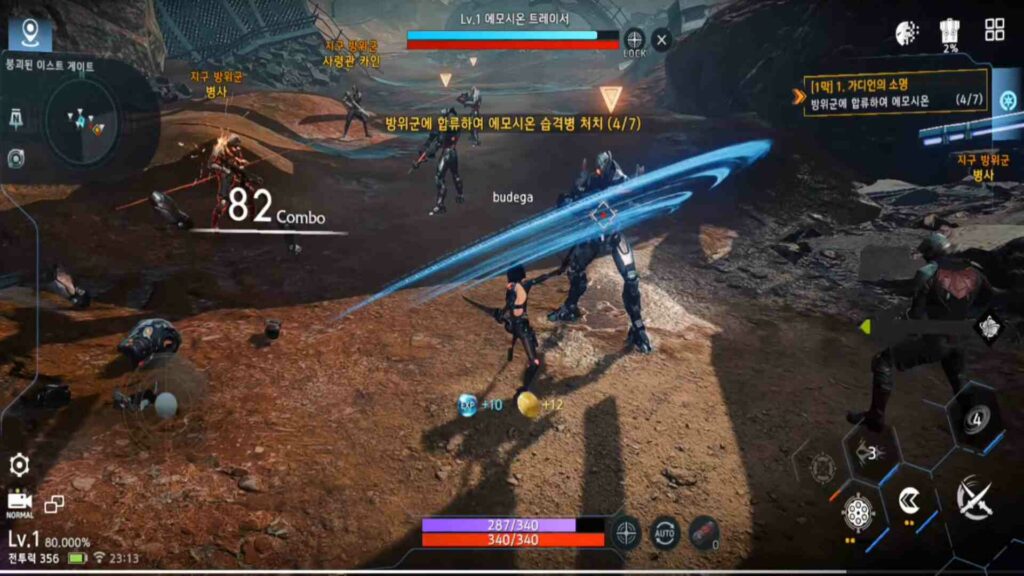Open the circular minimap
The width and height of the screenshot is (1024, 576).
click(85, 122)
